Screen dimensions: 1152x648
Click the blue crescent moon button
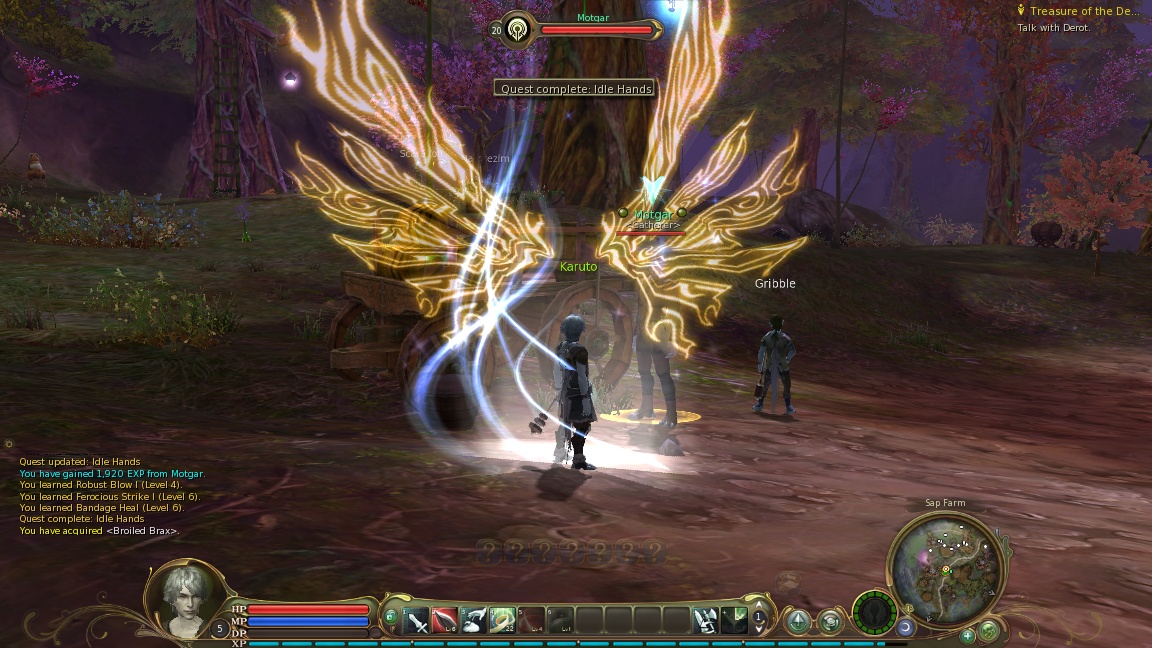(905, 627)
